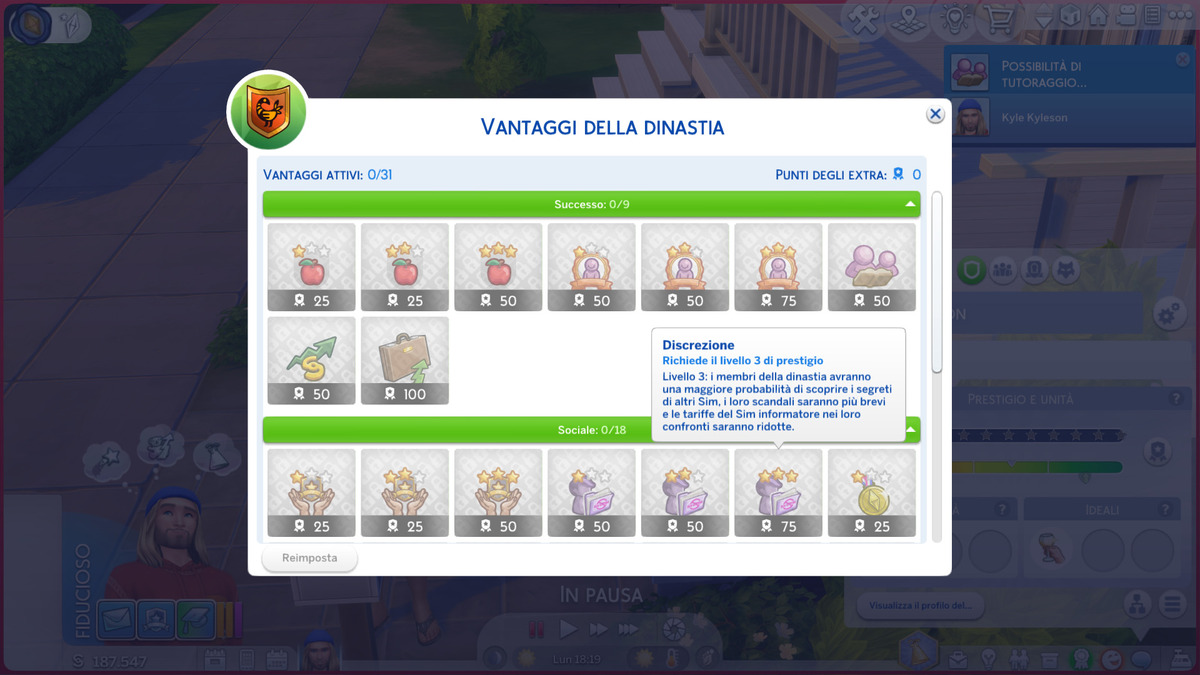Pick the three-star apple perk
Screen dimensions: 1200x675
tap(498, 266)
